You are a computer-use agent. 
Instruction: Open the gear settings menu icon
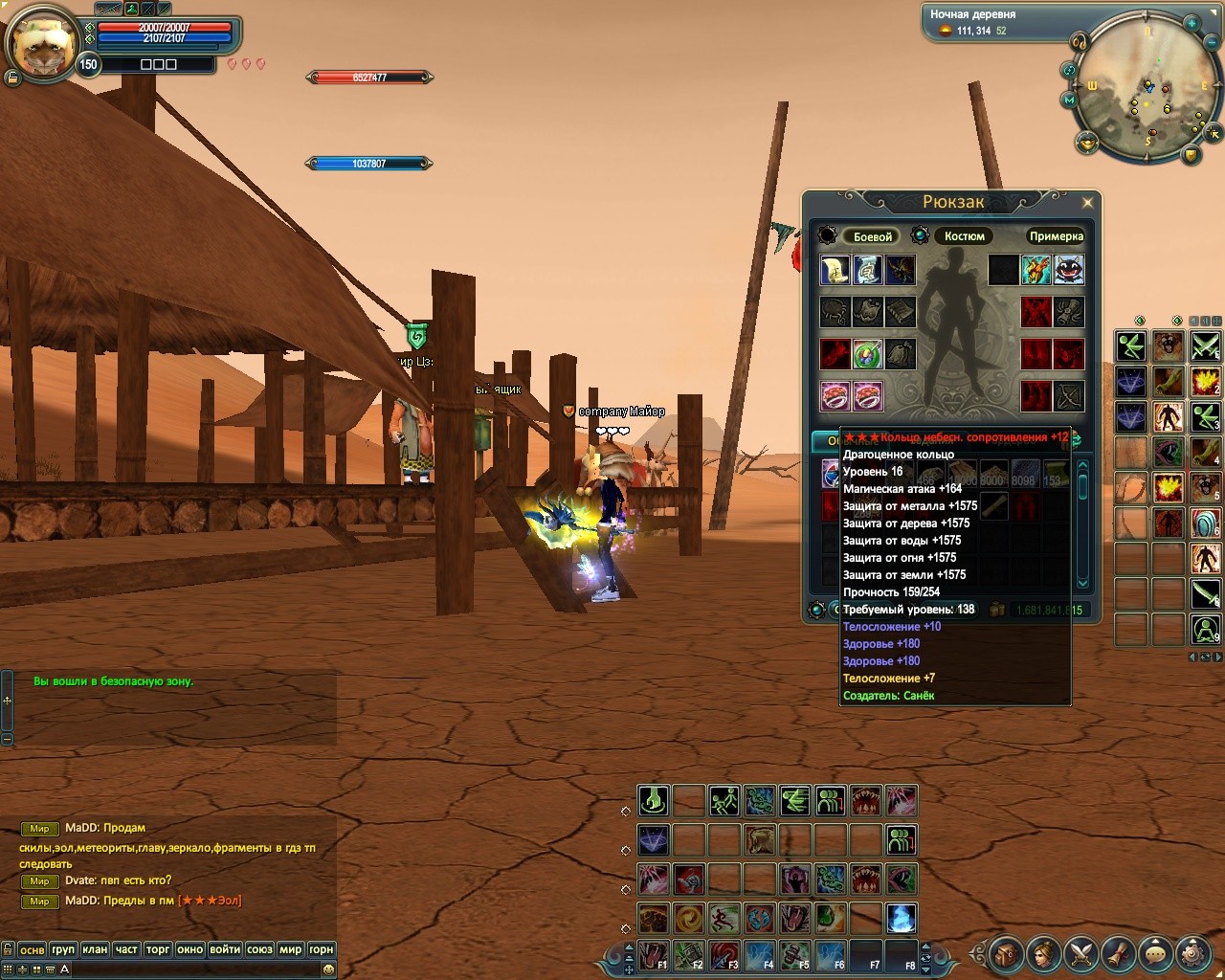click(x=1192, y=953)
